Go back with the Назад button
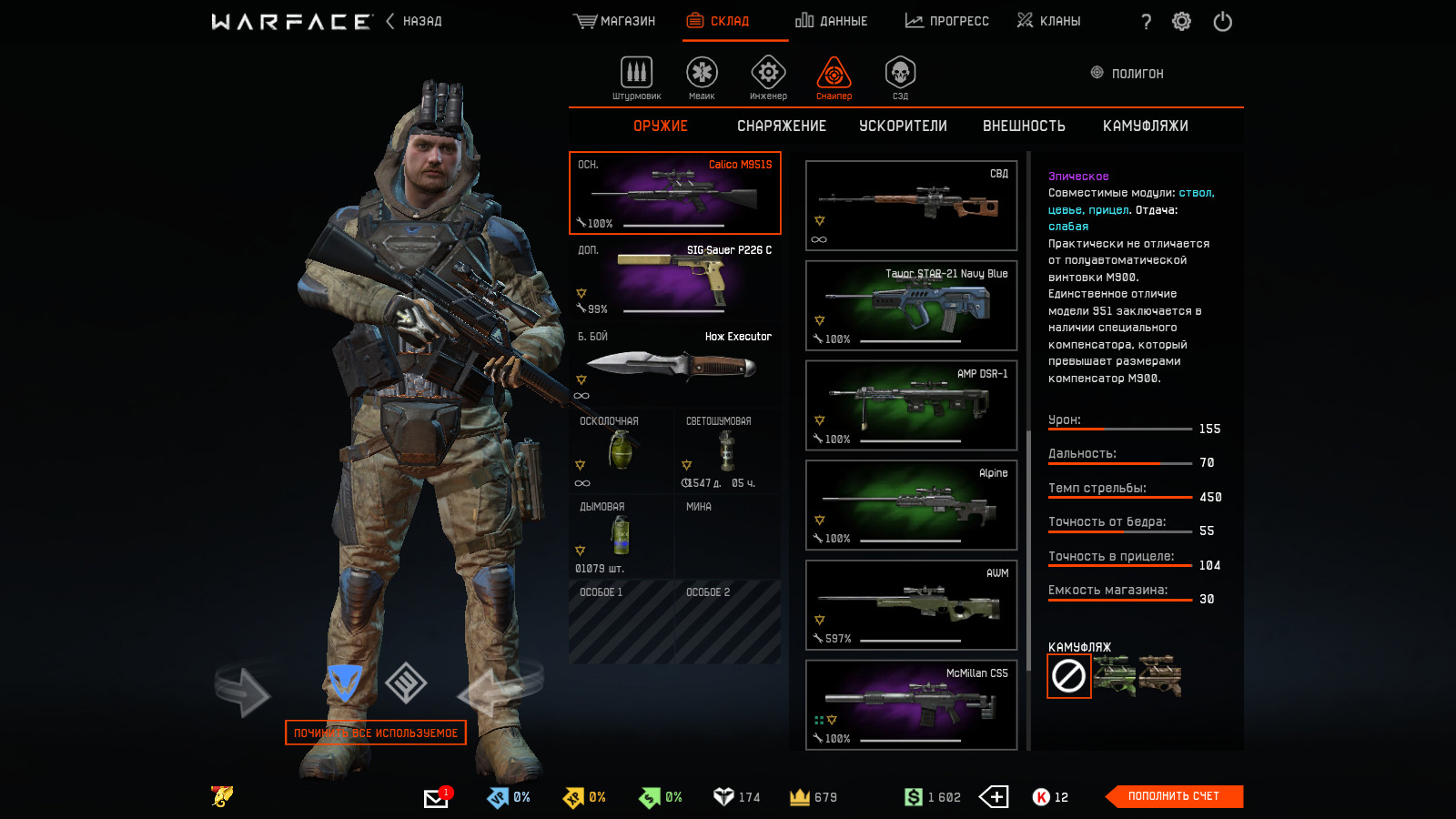Screen dimensions: 1456x819 [x=414, y=21]
